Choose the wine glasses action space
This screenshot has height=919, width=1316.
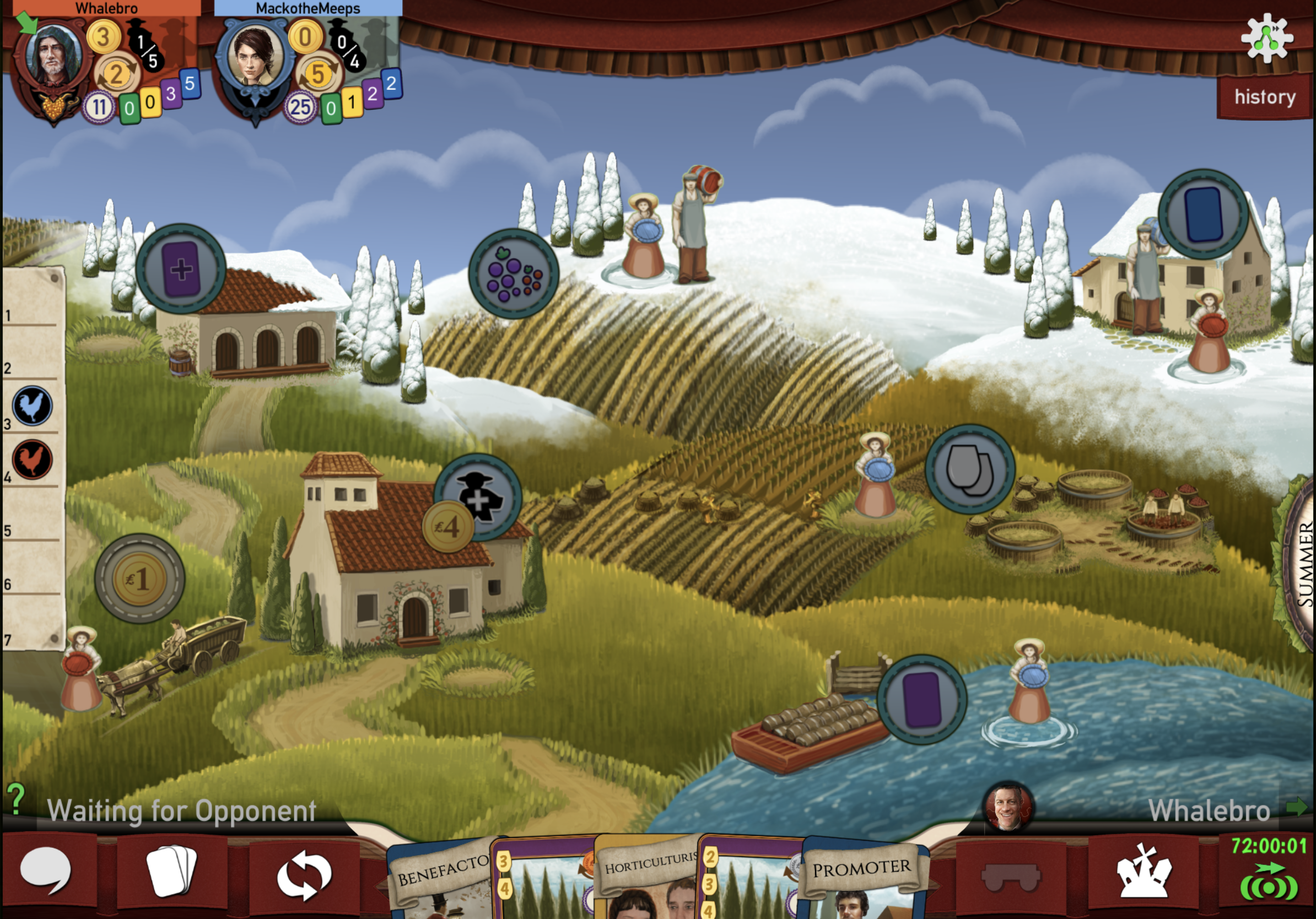970,469
